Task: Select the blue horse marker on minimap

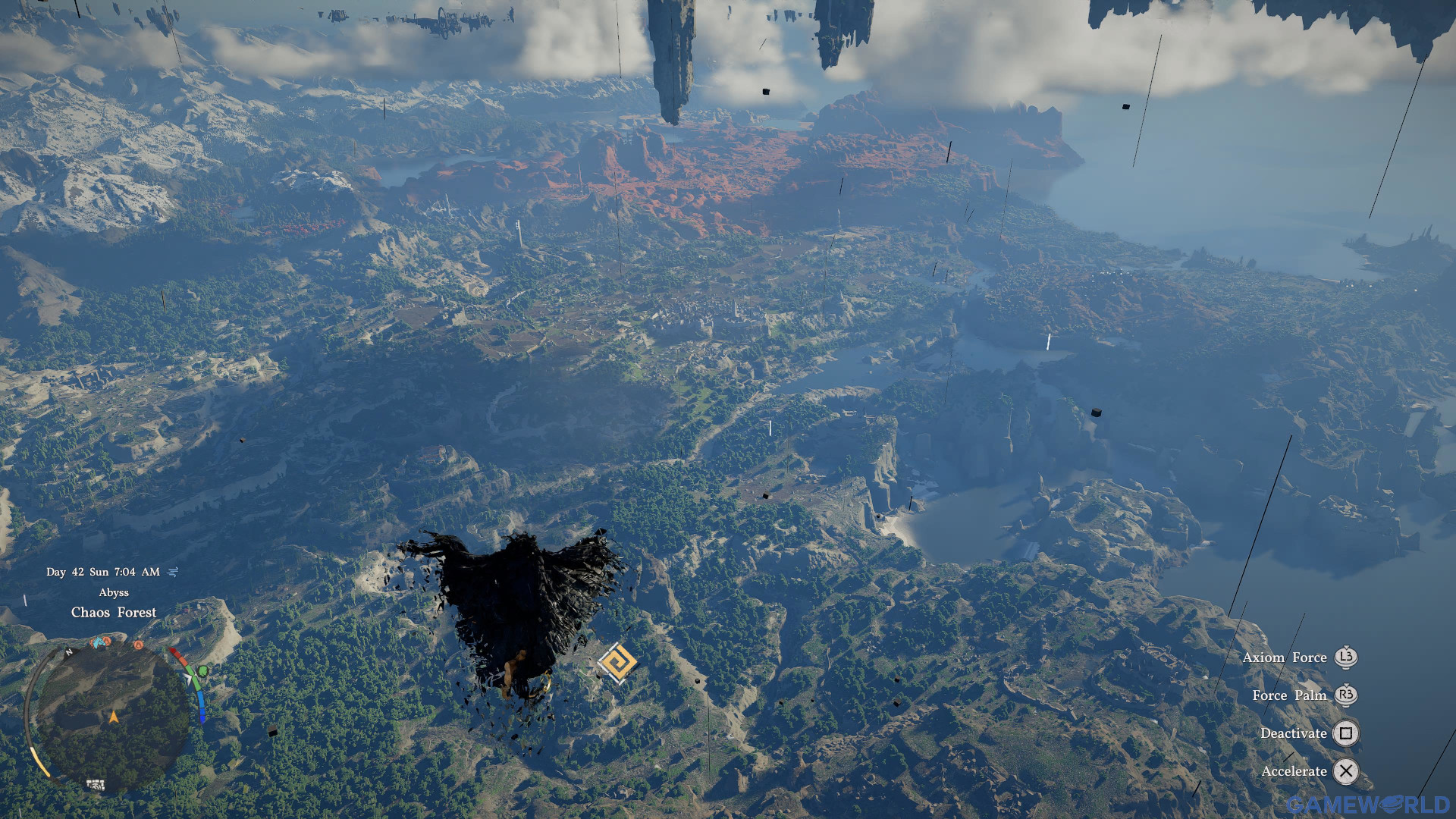Action: click(x=98, y=643)
